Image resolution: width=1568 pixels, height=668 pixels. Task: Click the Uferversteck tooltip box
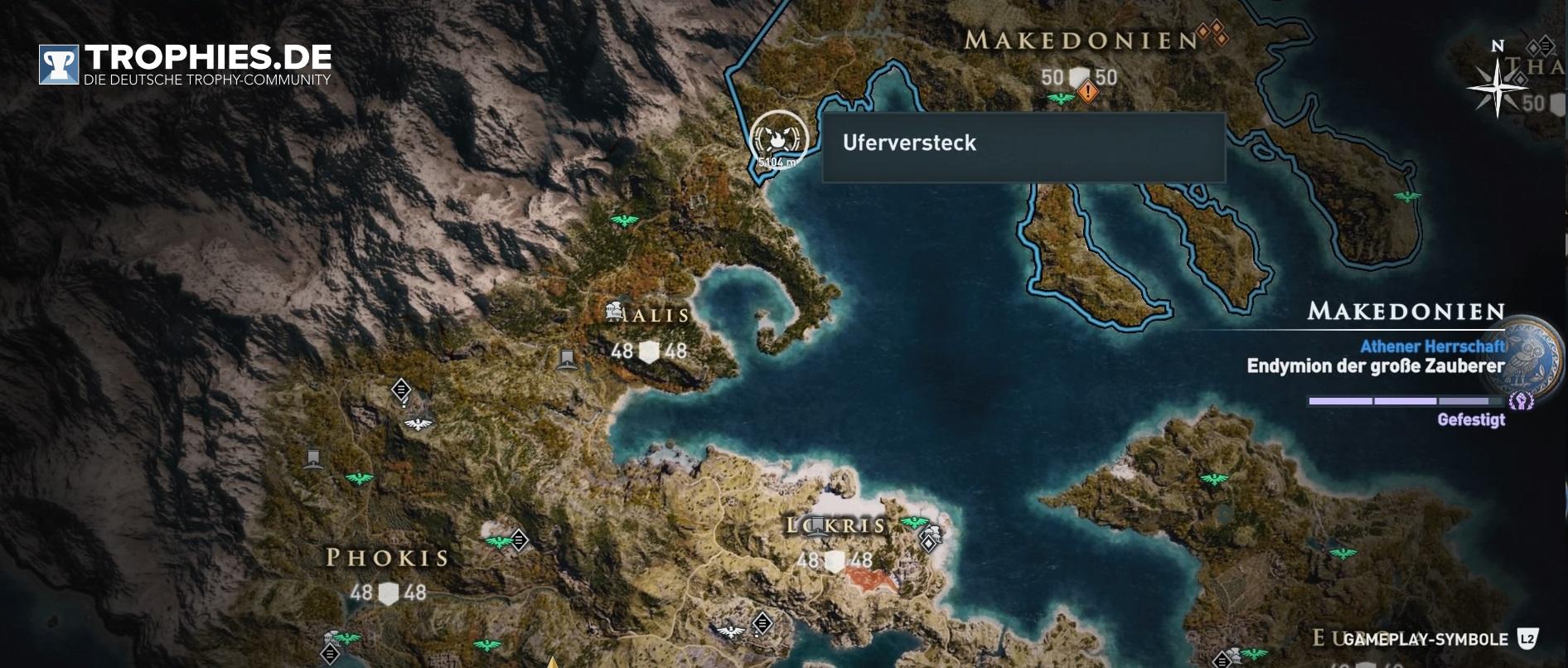pos(1023,147)
